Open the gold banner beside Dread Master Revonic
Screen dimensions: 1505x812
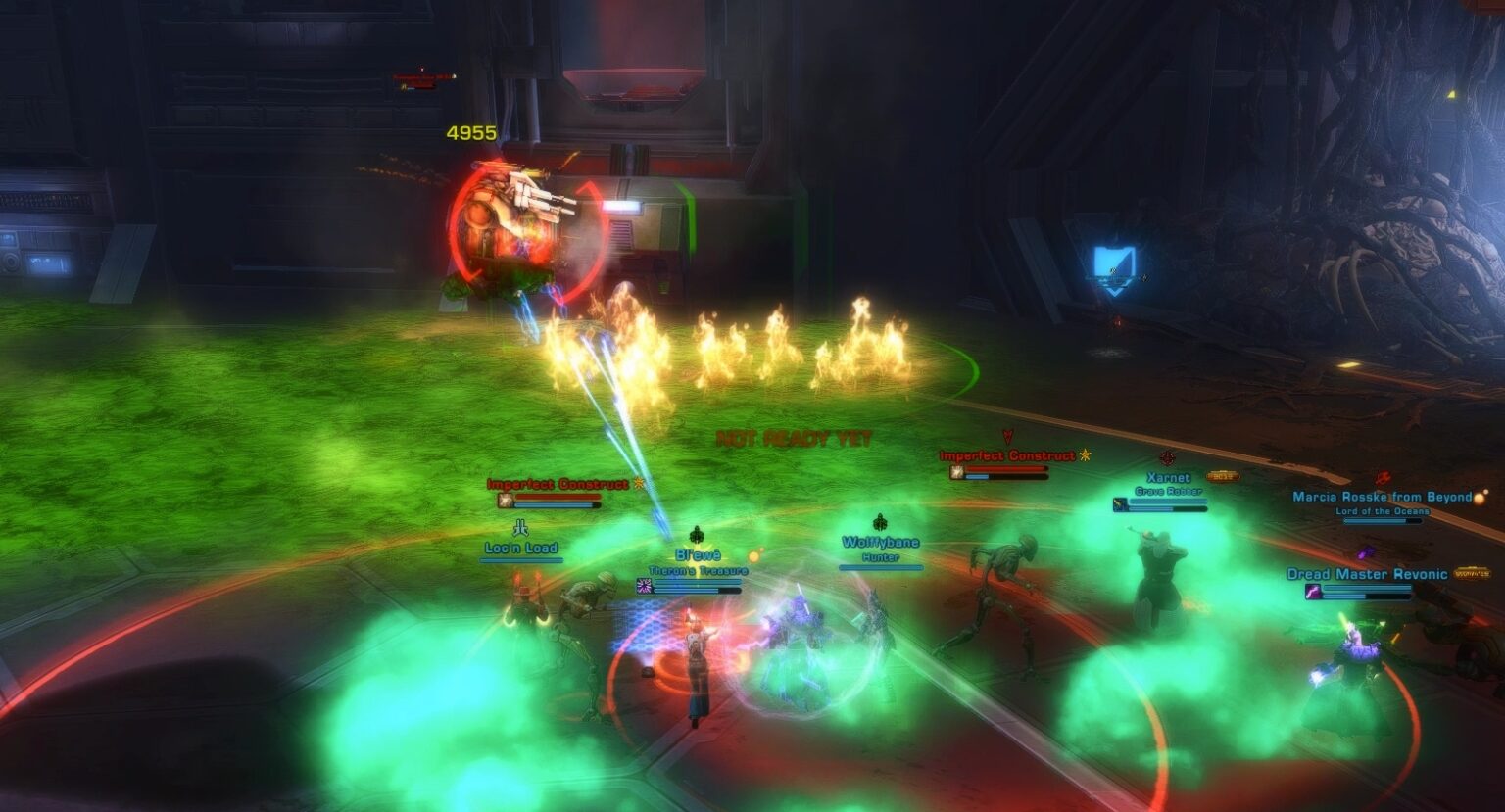(x=1472, y=574)
